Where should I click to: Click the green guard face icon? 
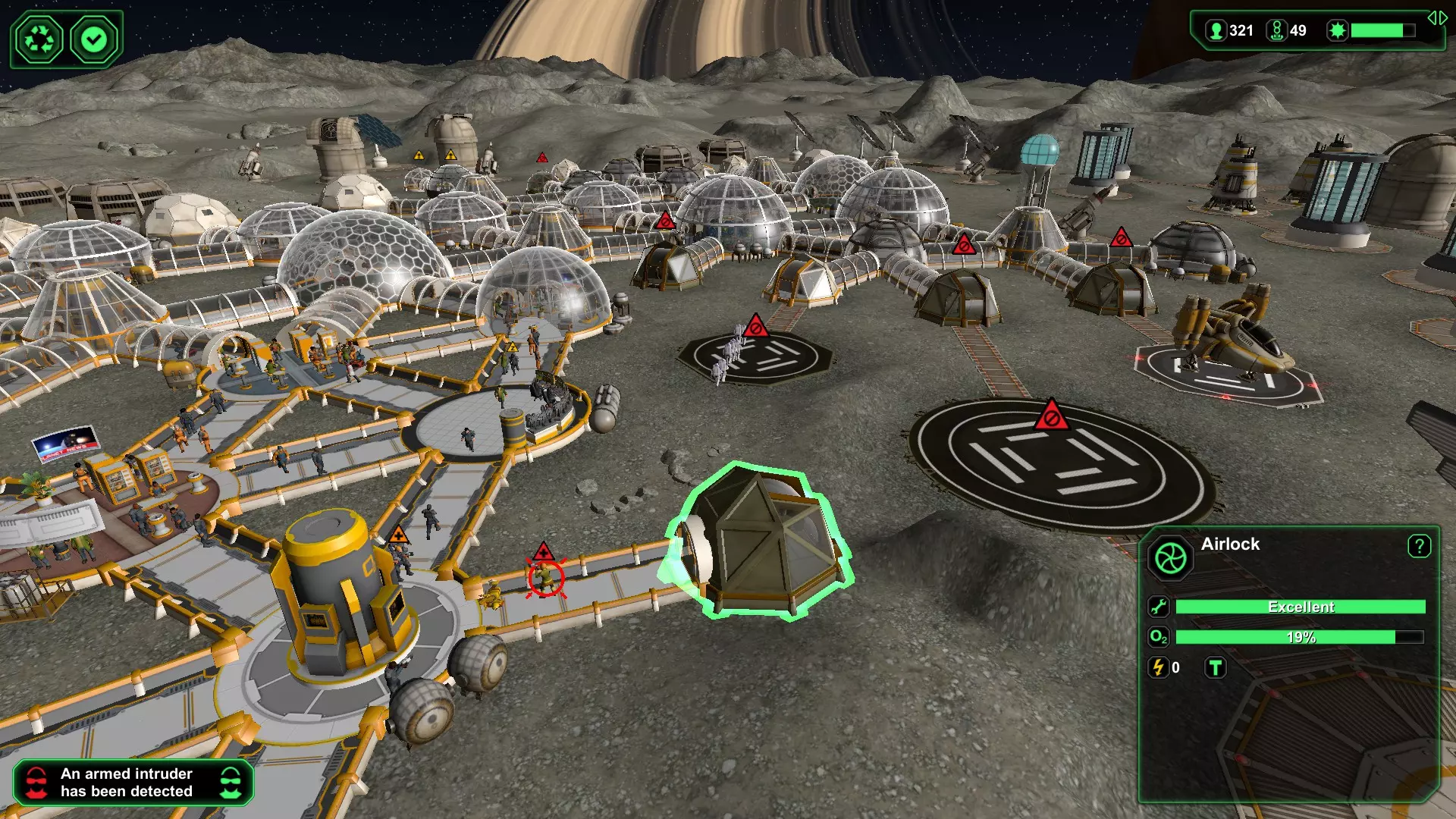231,783
